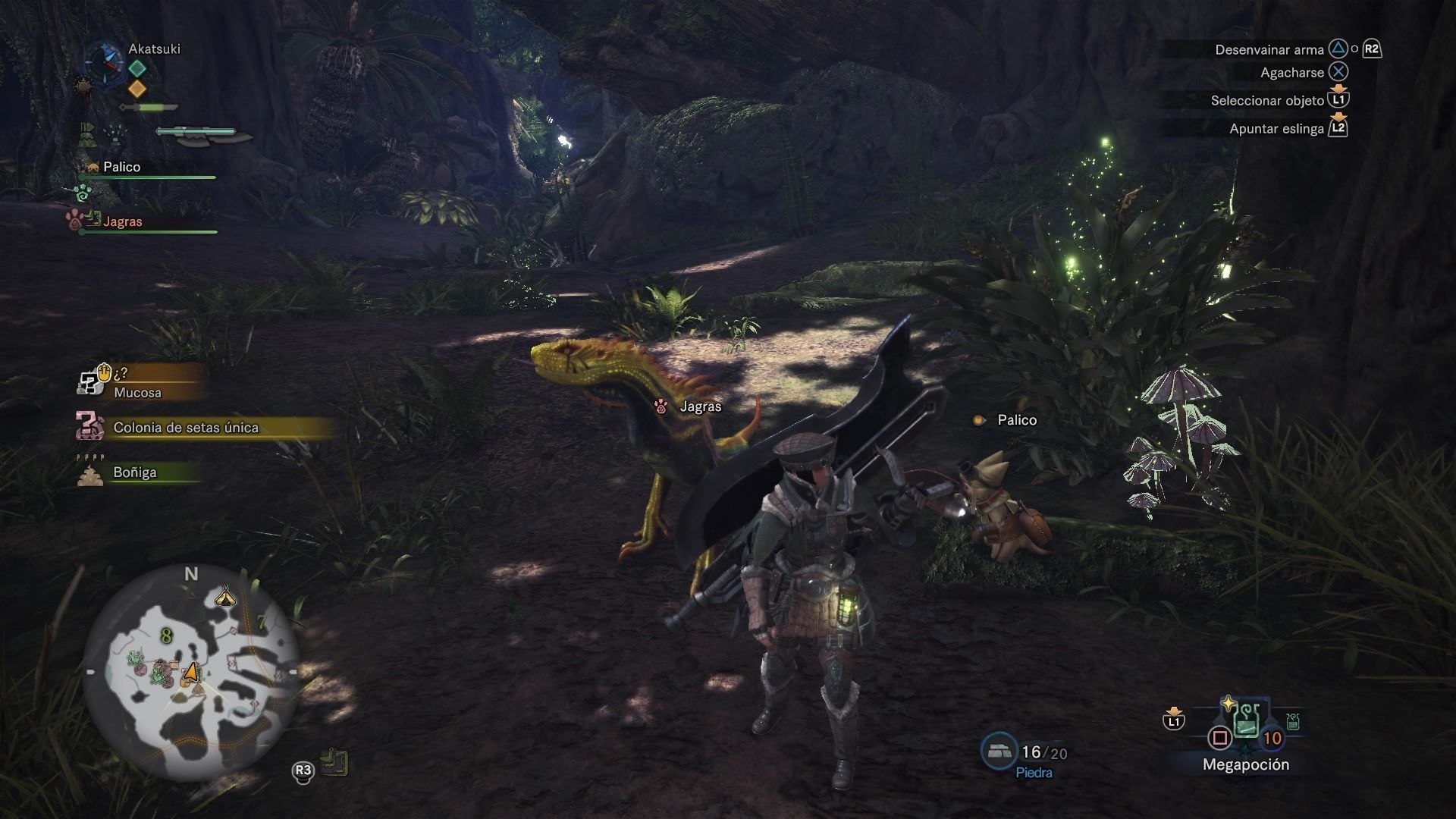Choose the Boñiga gathering entry
This screenshot has height=819, width=1456.
pyautogui.click(x=135, y=472)
